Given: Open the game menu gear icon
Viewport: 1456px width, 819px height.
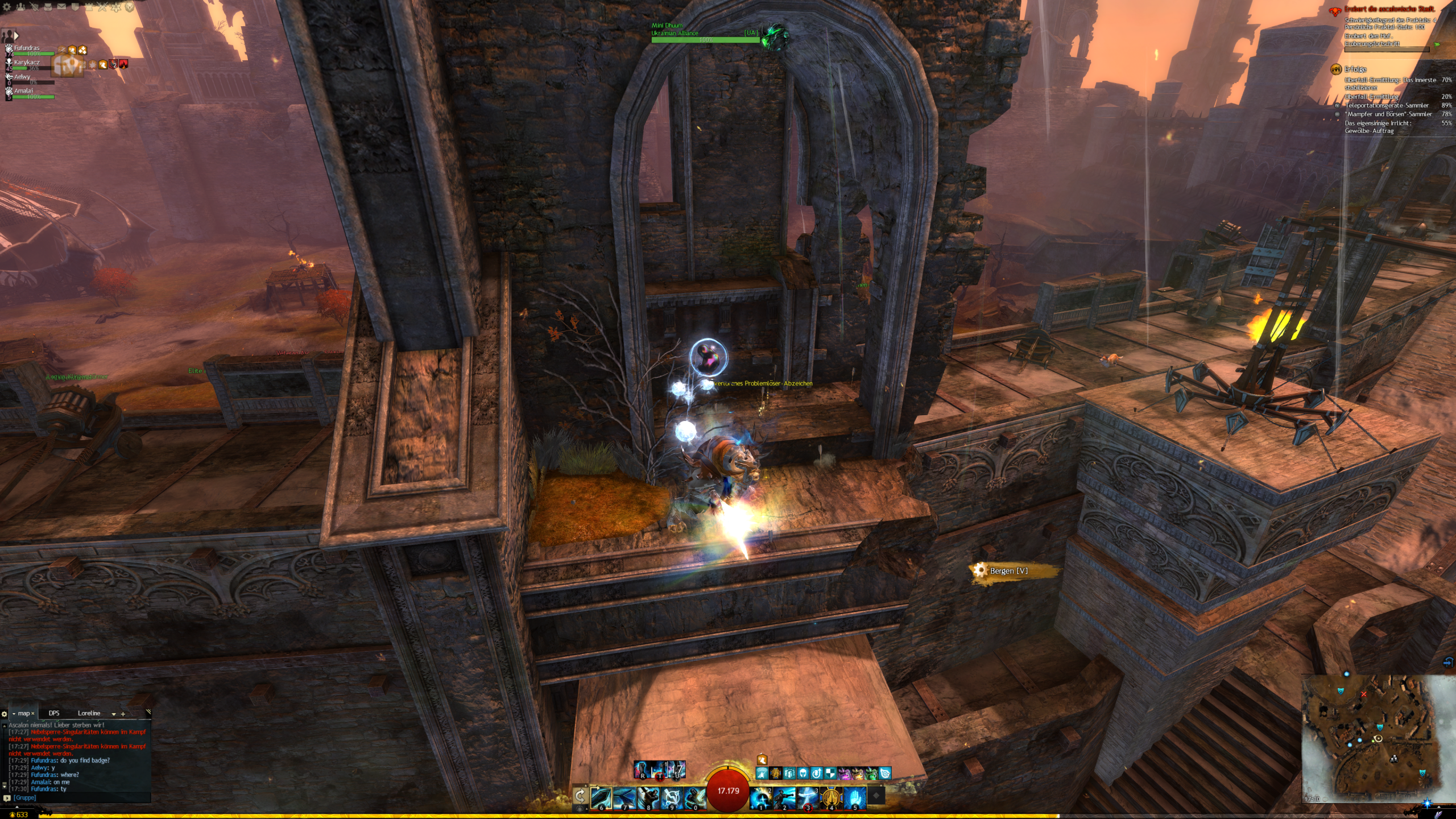Looking at the screenshot, I should (7, 7).
